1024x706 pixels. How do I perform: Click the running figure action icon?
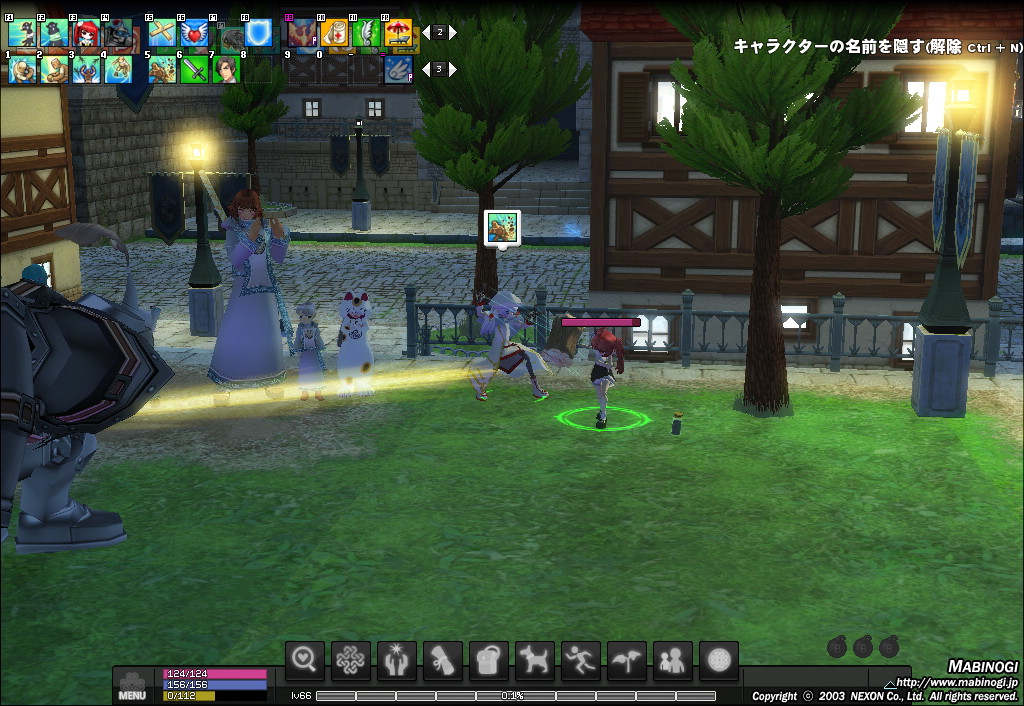pos(581,660)
